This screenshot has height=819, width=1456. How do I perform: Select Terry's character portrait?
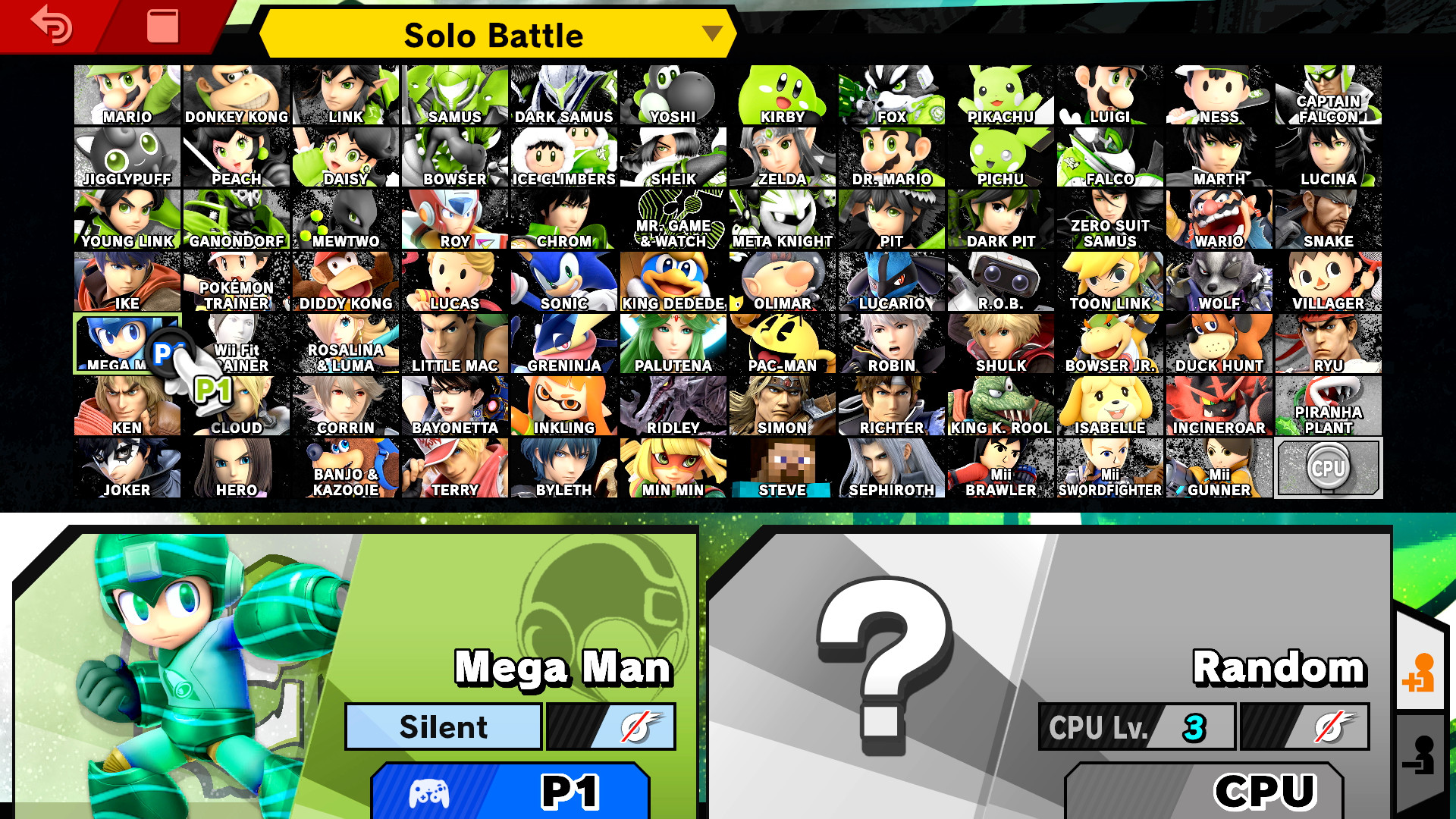[453, 466]
